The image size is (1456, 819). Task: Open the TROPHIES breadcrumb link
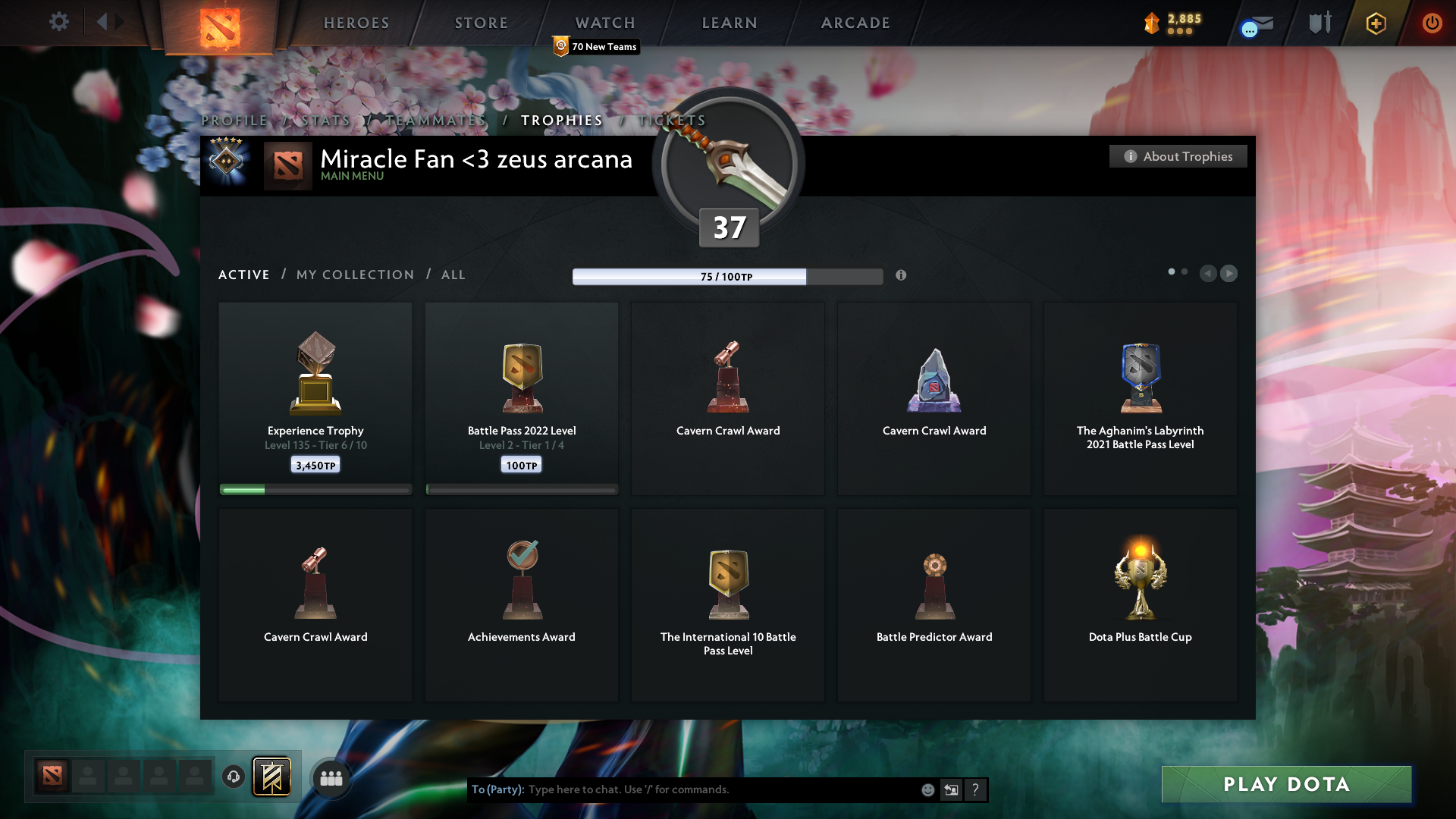(560, 120)
